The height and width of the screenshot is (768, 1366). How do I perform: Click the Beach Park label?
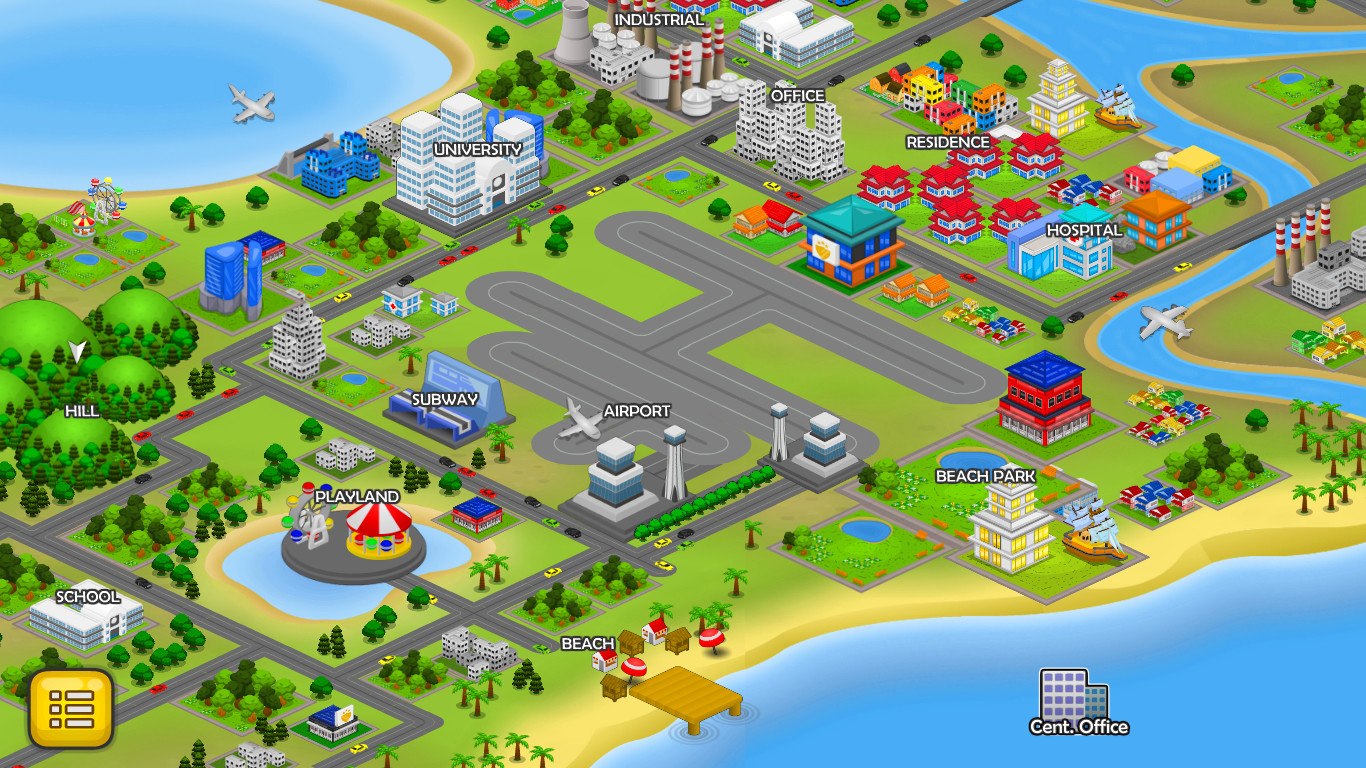985,477
